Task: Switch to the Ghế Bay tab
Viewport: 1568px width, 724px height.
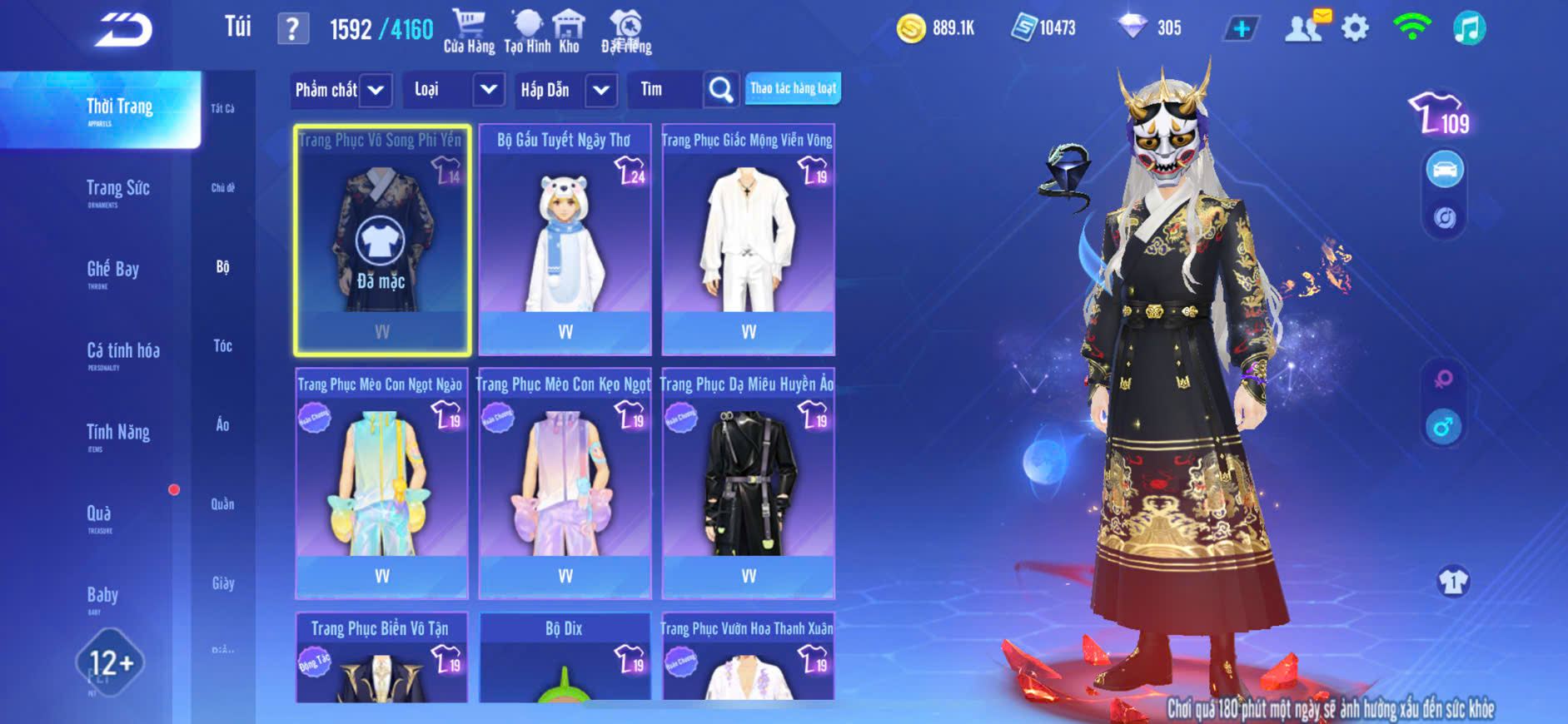Action: coord(112,270)
